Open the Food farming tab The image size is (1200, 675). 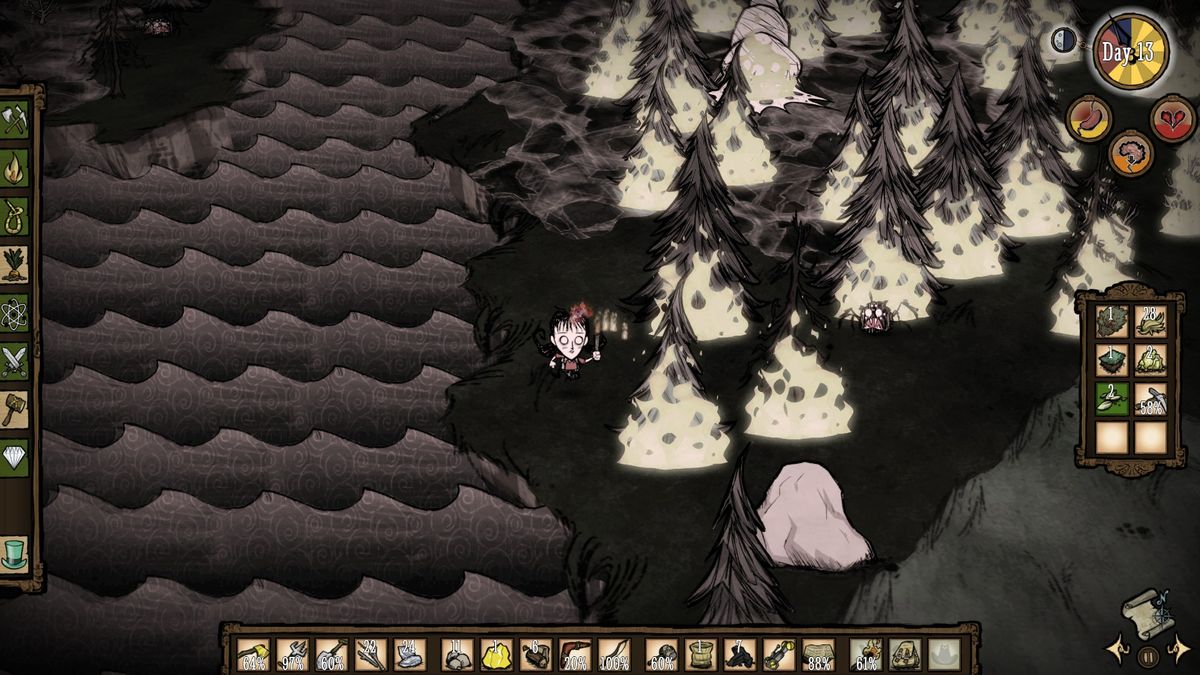(14, 262)
